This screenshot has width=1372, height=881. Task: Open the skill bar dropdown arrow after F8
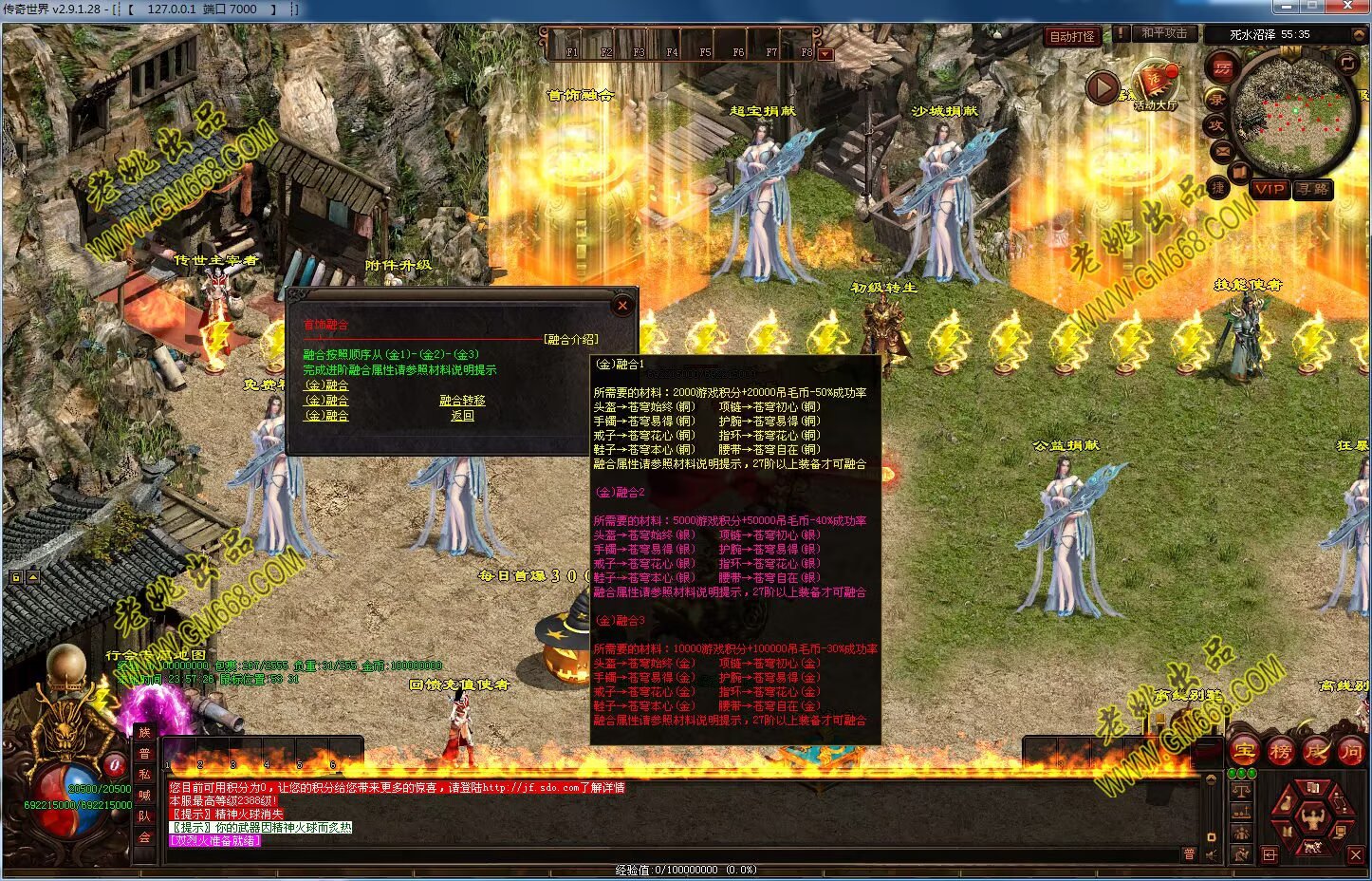pyautogui.click(x=825, y=54)
